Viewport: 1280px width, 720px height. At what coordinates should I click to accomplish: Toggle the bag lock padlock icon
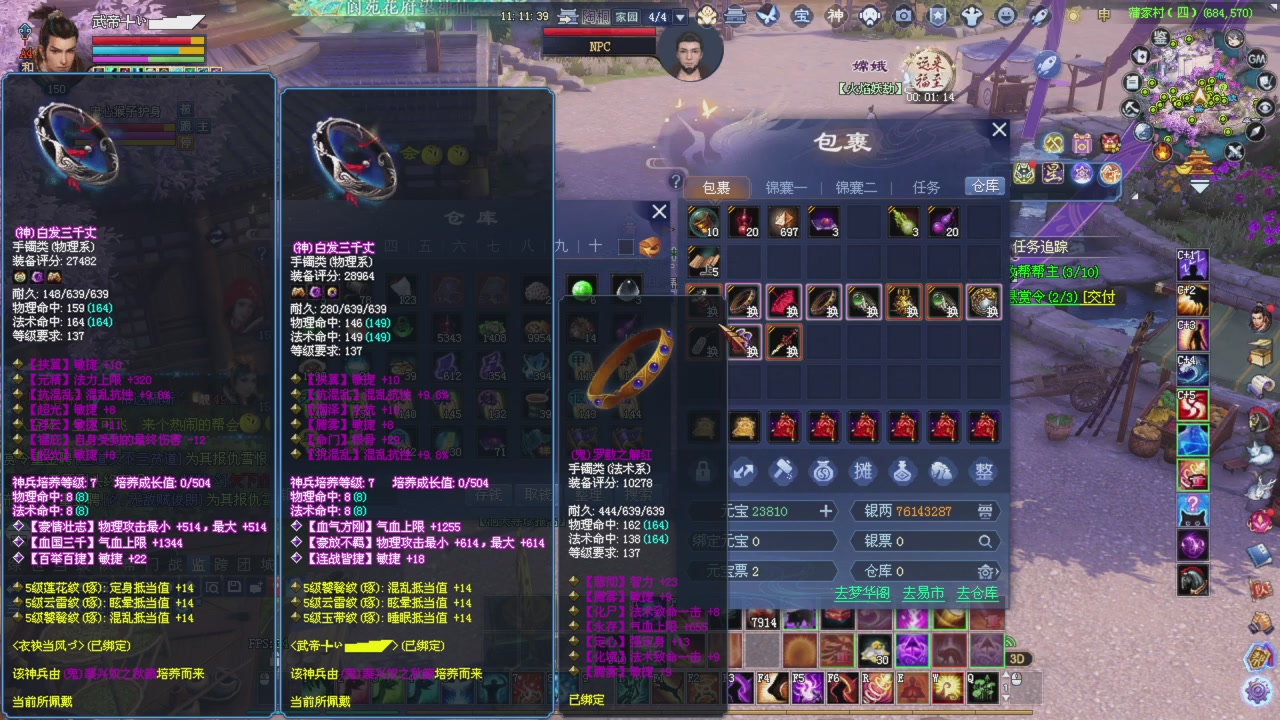705,472
